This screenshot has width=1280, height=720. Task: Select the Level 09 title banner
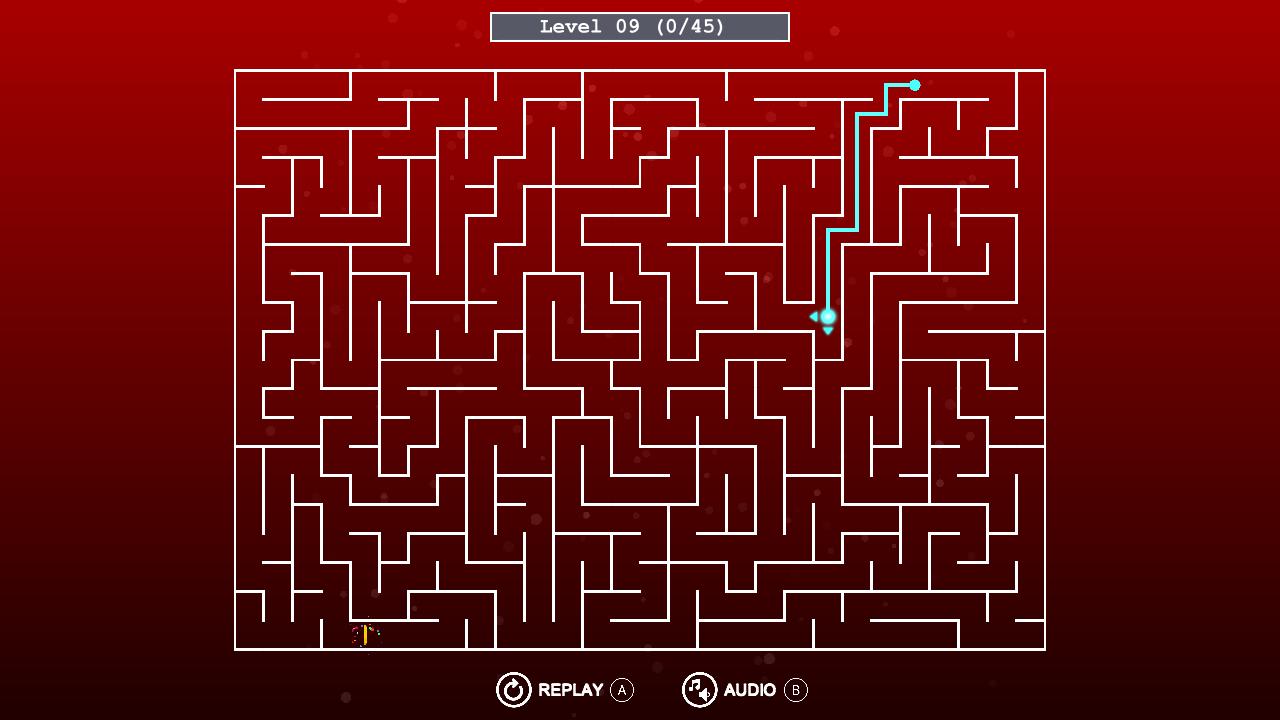point(639,26)
